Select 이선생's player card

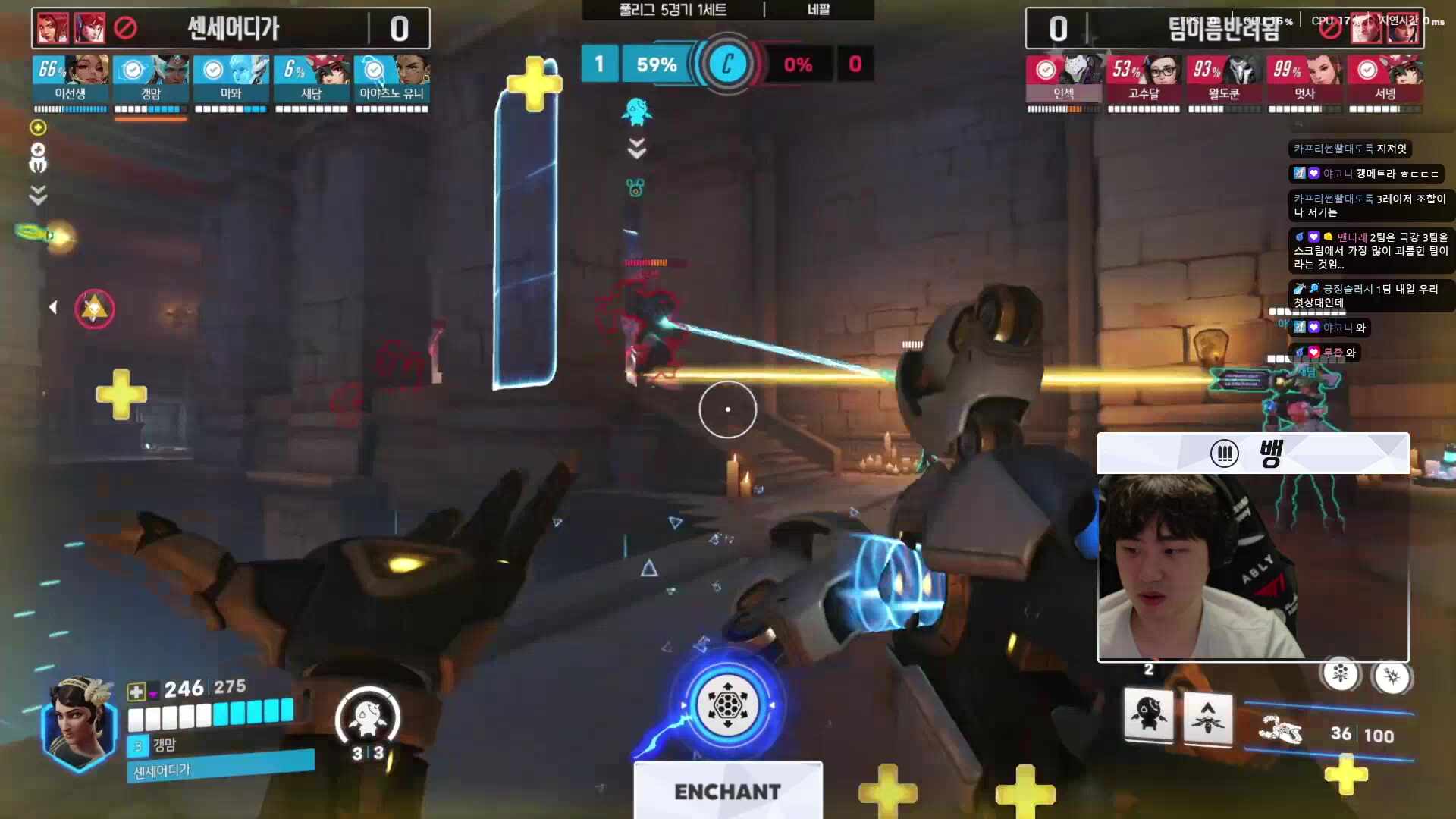[x=71, y=80]
